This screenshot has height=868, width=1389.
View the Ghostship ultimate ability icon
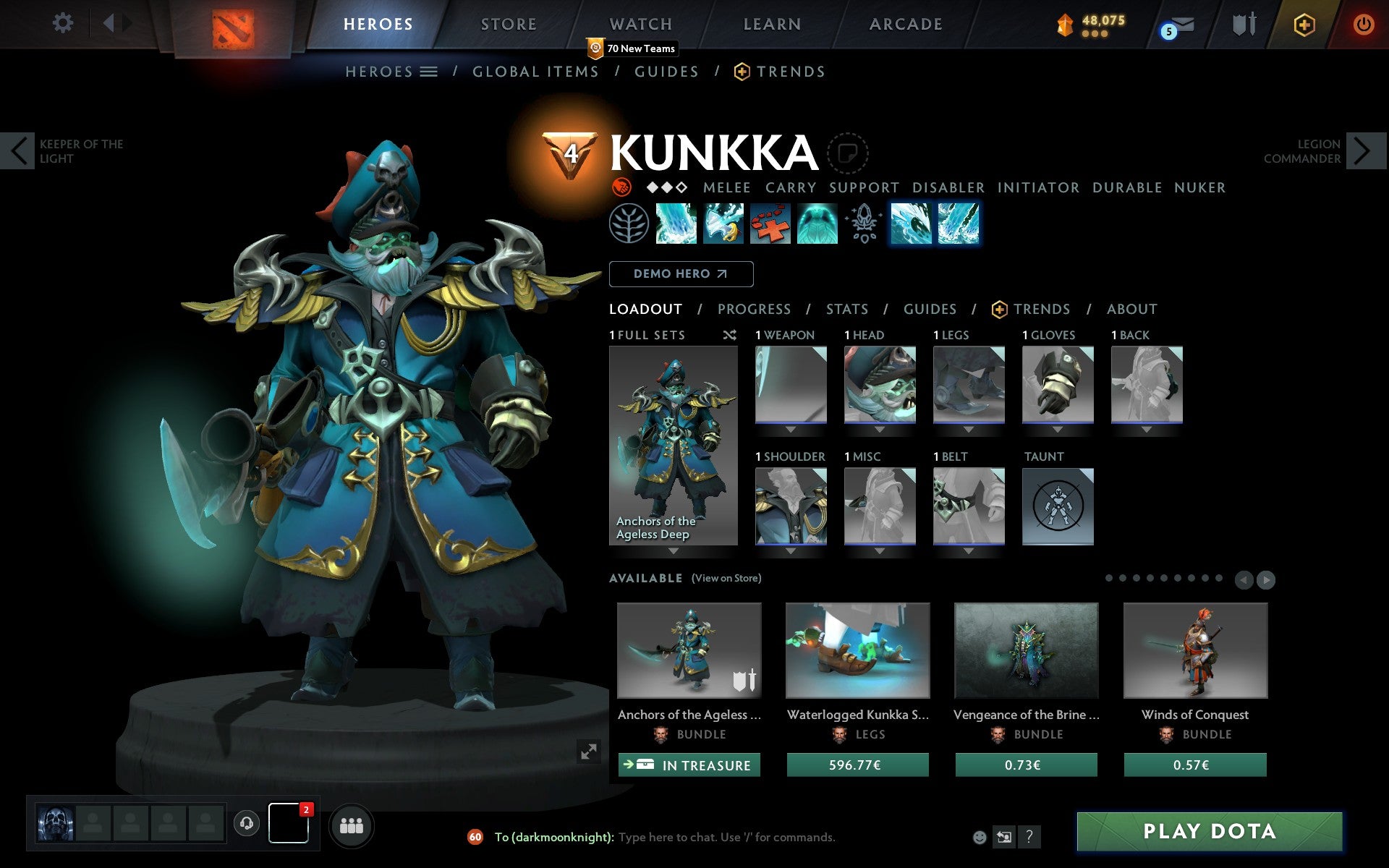tap(817, 224)
